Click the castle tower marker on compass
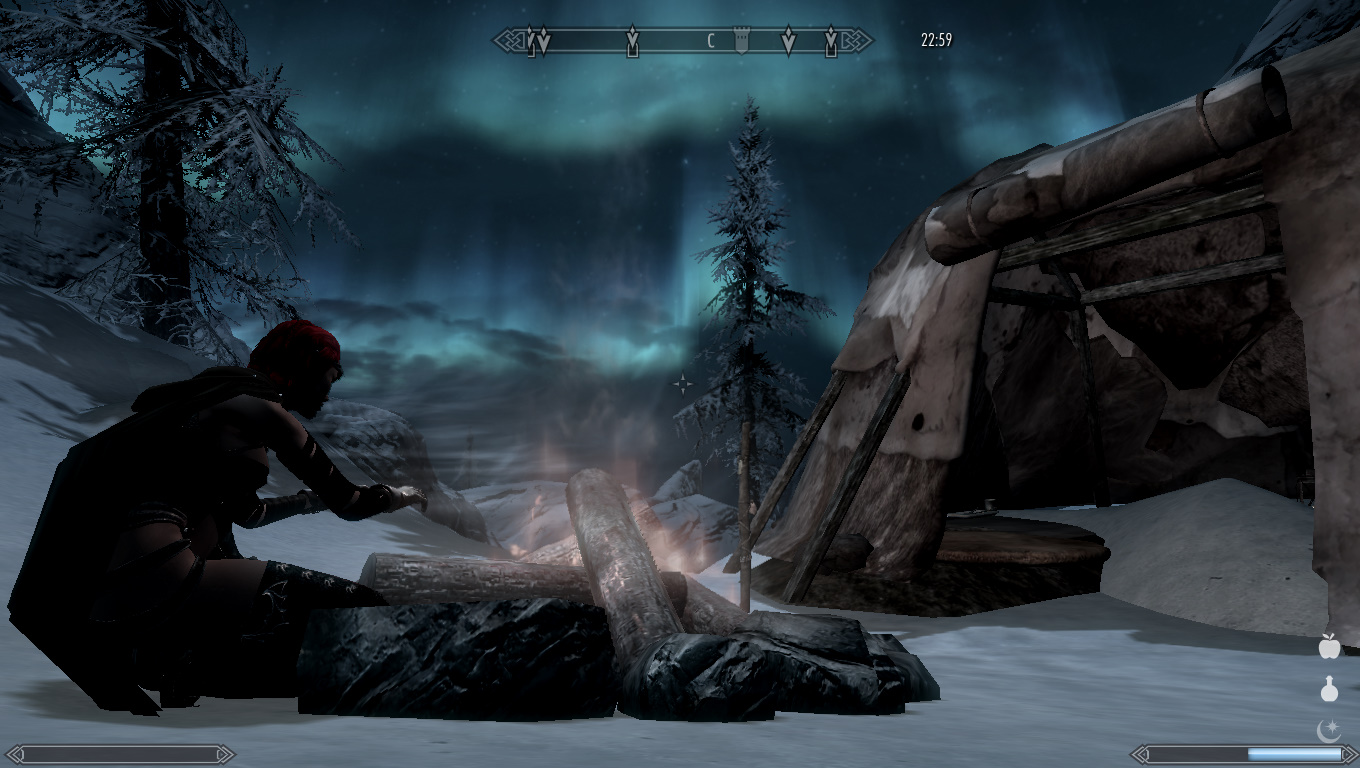 (x=741, y=41)
